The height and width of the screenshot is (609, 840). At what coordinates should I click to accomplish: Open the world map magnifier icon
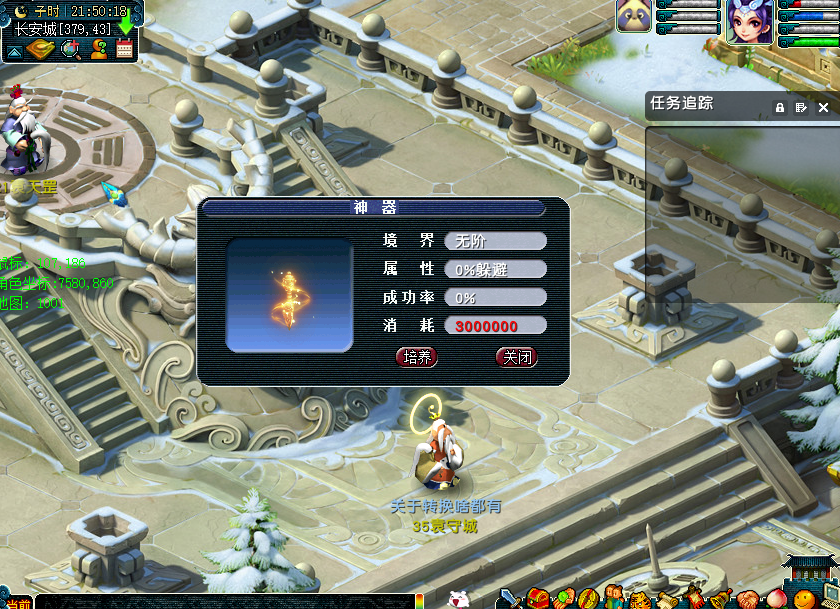pos(71,50)
